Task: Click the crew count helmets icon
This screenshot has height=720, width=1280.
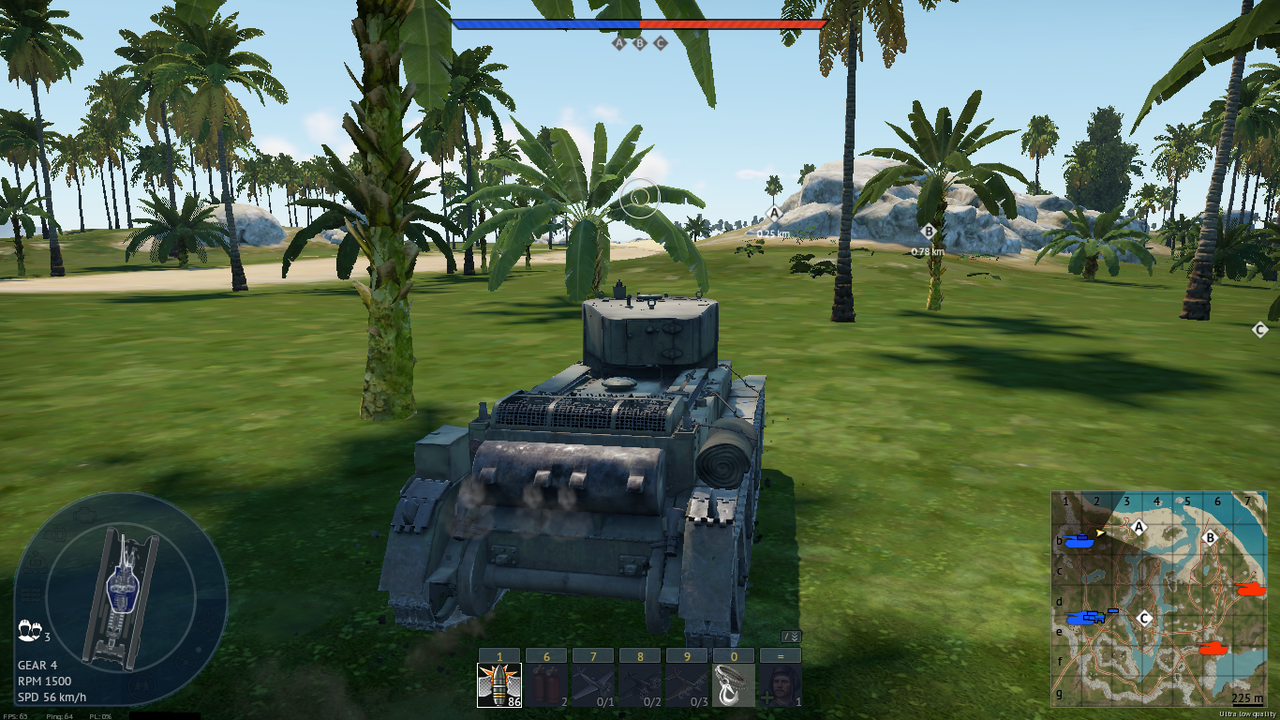Action: [x=28, y=631]
